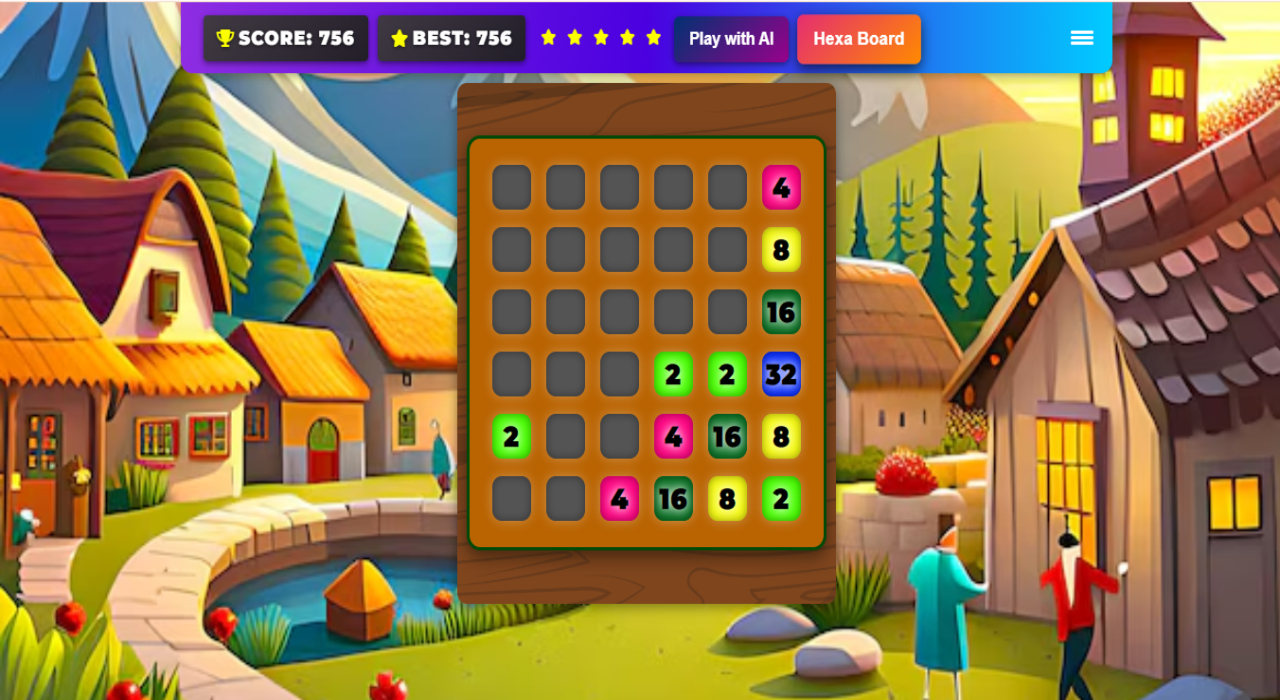
Task: Click the Play with AI button
Action: point(731,39)
